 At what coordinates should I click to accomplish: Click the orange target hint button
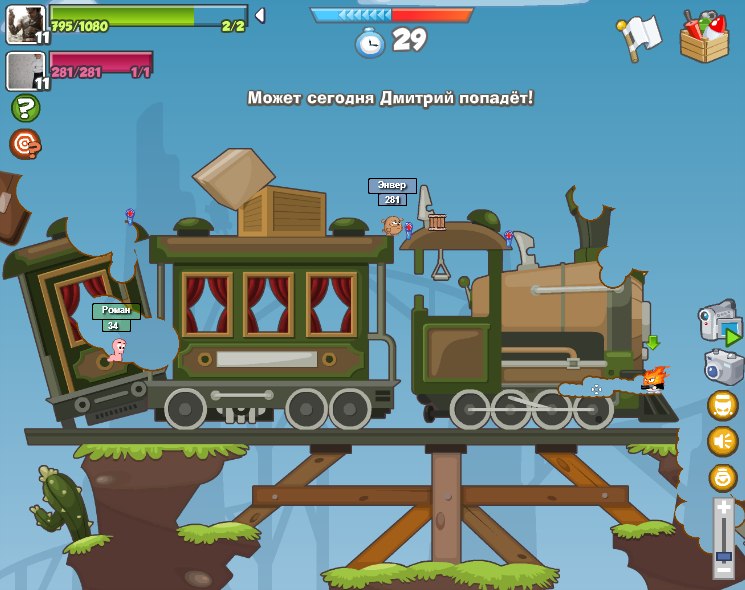pyautogui.click(x=25, y=144)
